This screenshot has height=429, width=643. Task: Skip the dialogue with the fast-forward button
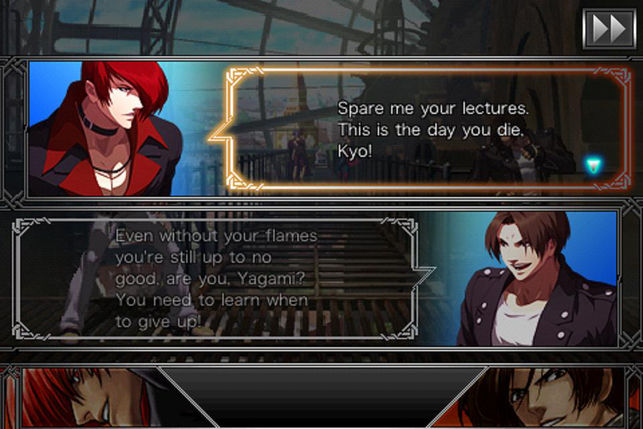608,28
